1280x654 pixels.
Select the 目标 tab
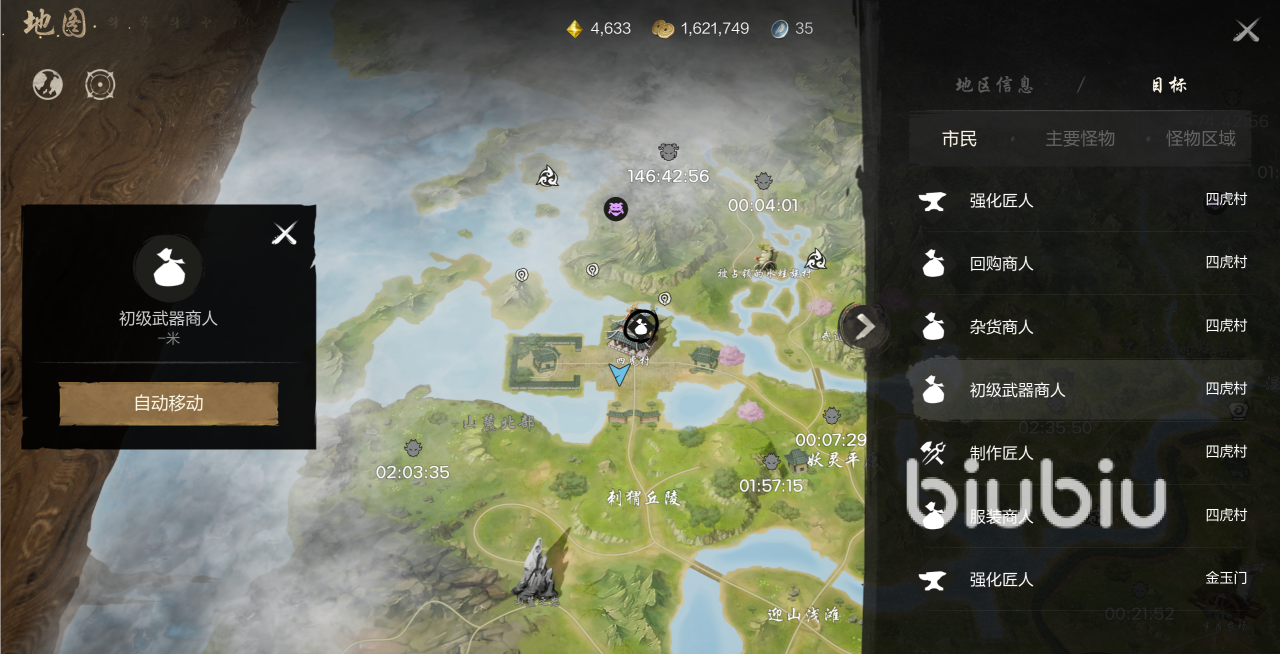1168,85
